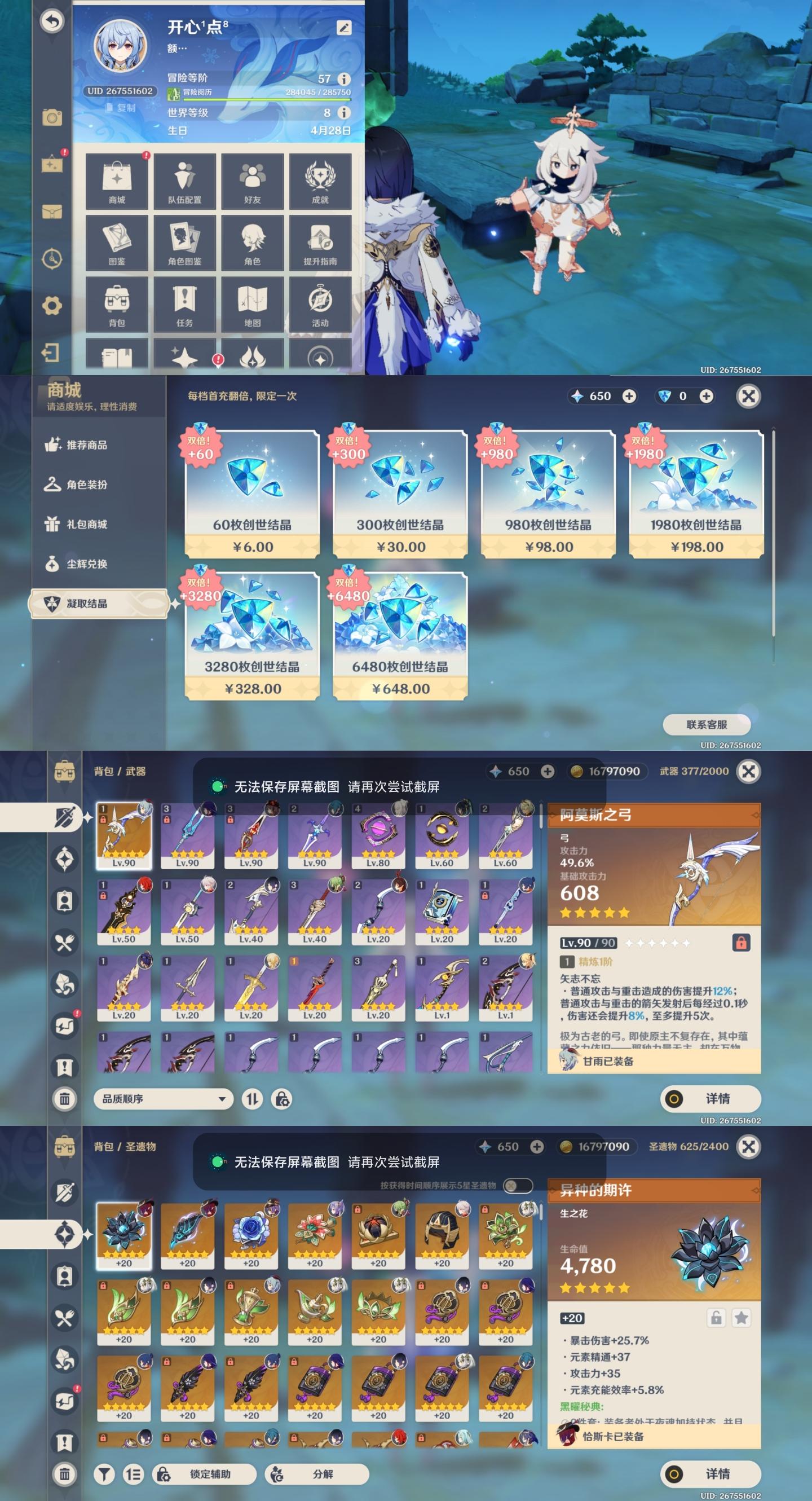Open the 好友 friends icon
This screenshot has width=812, height=1501.
click(253, 182)
